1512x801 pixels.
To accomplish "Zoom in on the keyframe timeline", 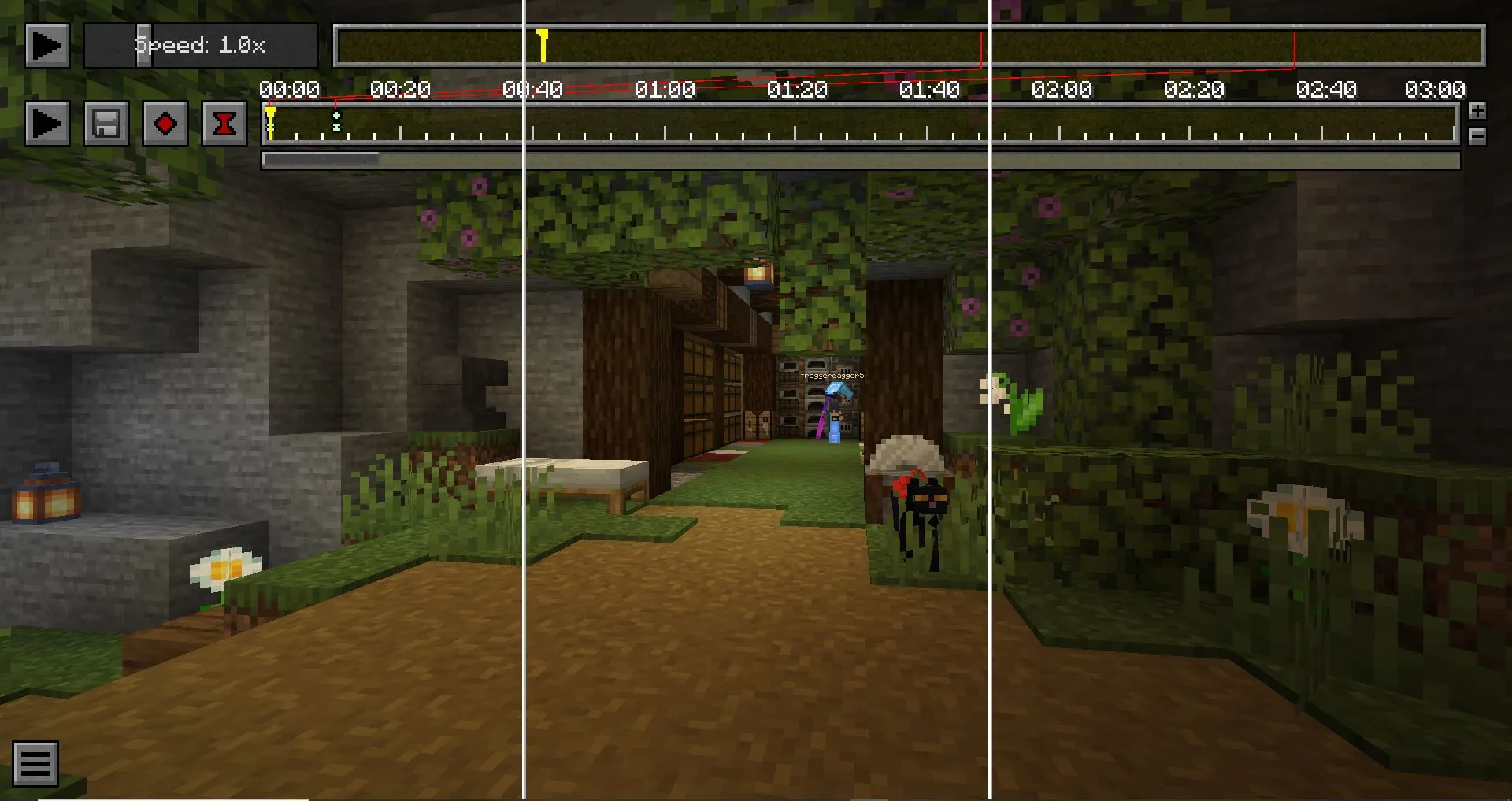I will (1477, 110).
